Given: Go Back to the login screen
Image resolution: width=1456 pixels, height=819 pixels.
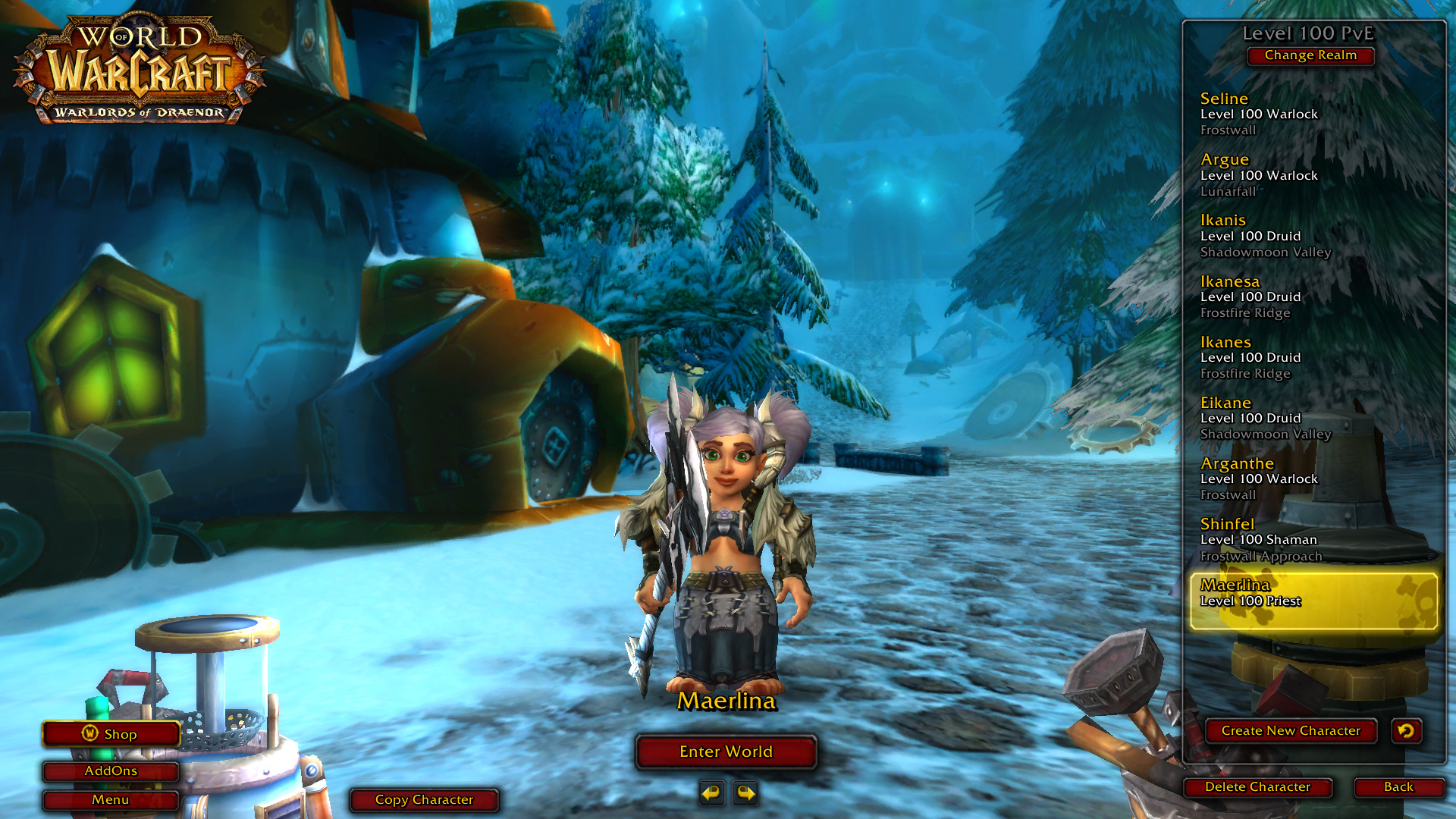Looking at the screenshot, I should (1398, 787).
